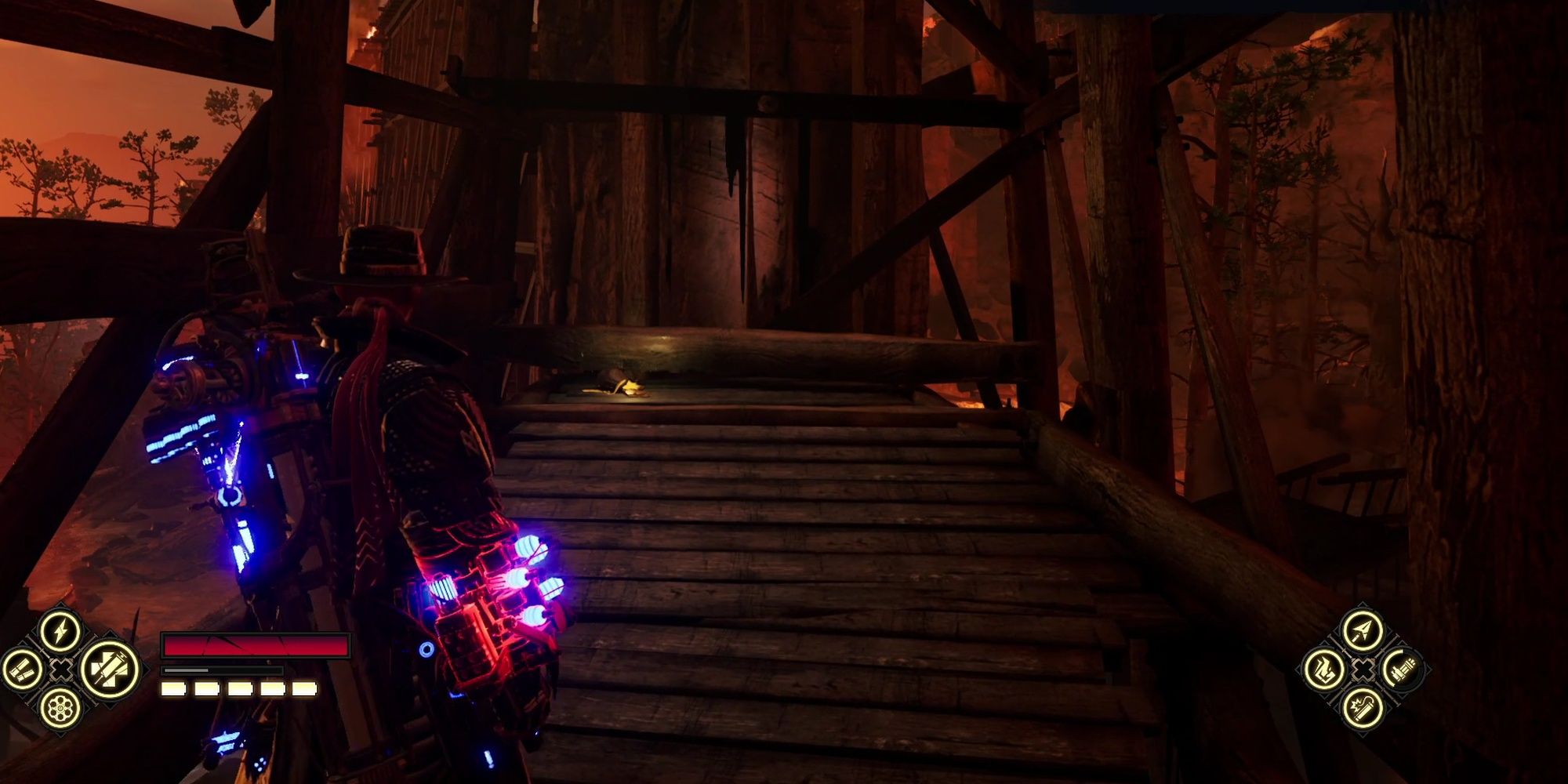This screenshot has height=784, width=1568.
Task: Use the healing syringe cross icon
Action: 109,670
